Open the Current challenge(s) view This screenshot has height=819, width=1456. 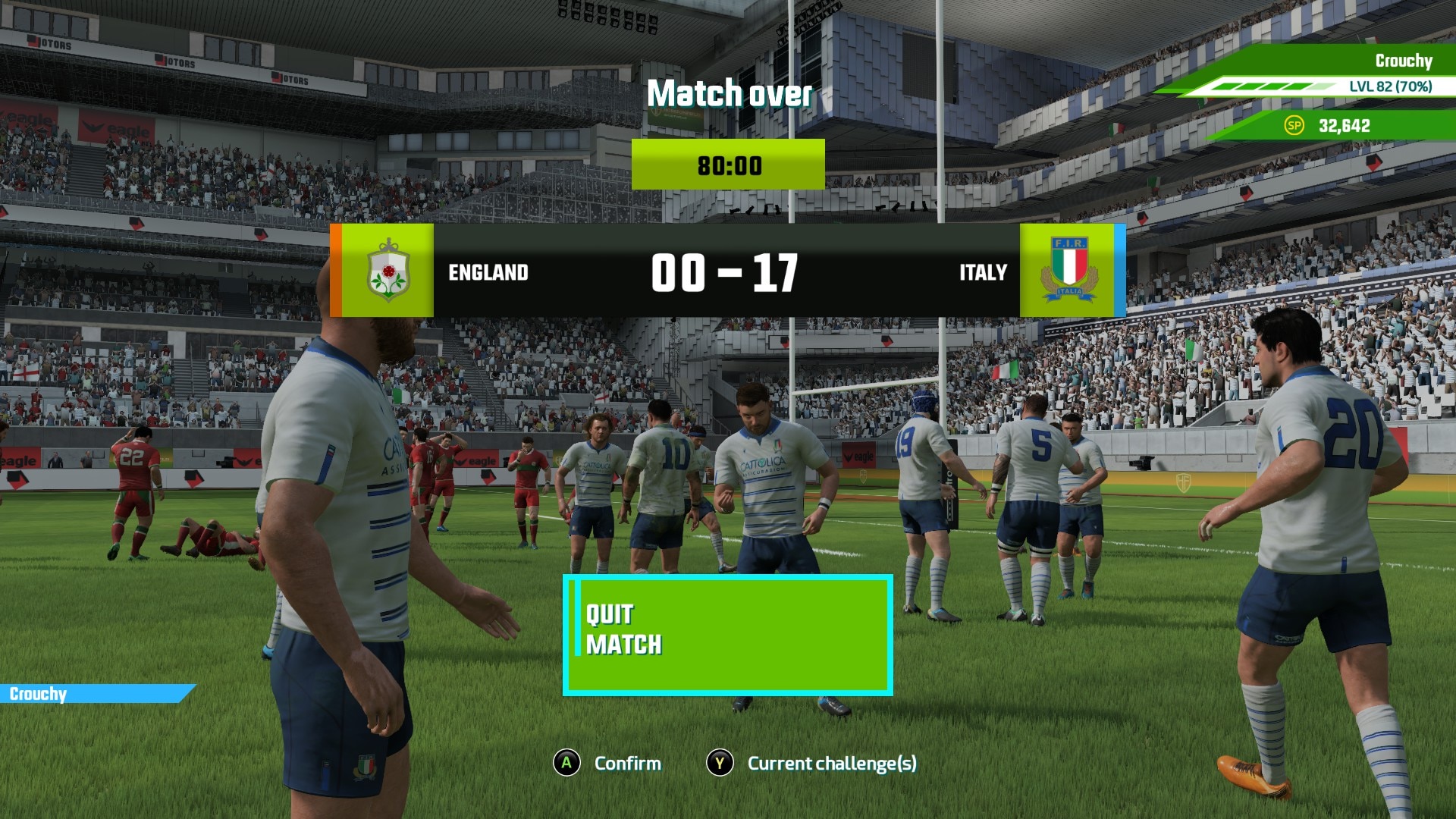point(831,763)
